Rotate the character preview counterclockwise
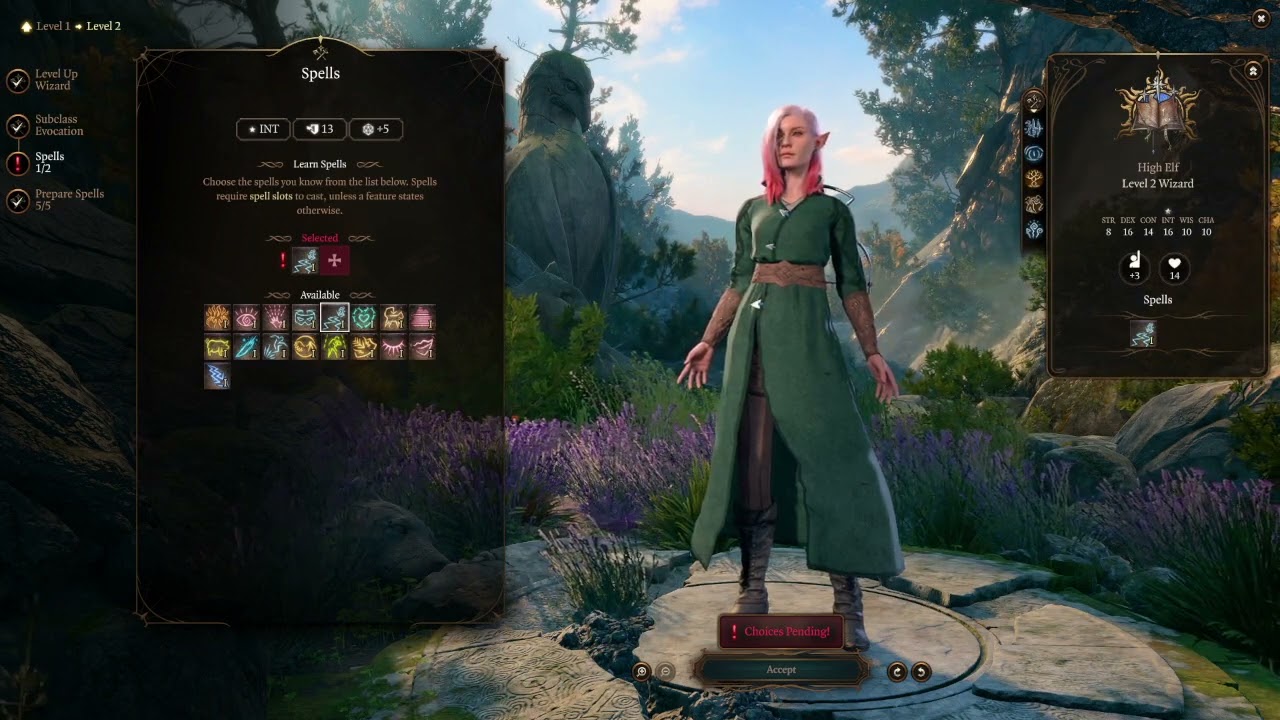The width and height of the screenshot is (1280, 720). pos(921,672)
